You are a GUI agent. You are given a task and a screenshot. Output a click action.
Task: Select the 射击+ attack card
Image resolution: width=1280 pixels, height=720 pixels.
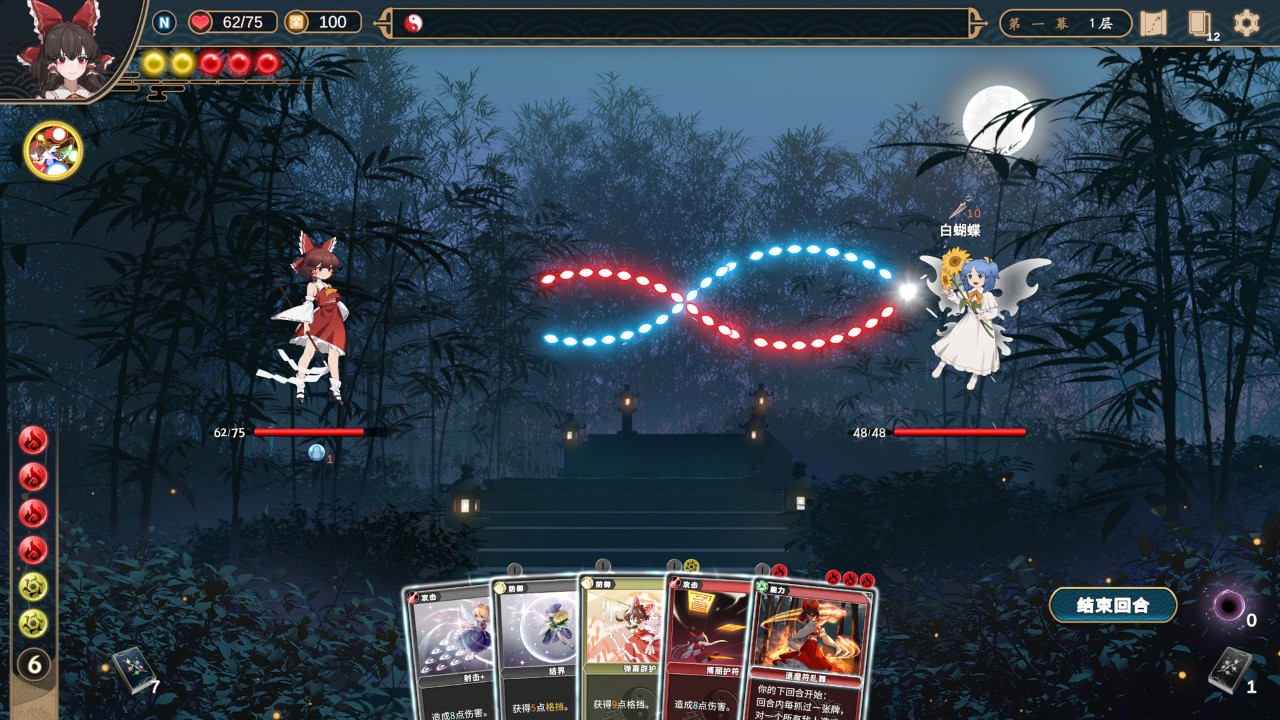(452, 650)
